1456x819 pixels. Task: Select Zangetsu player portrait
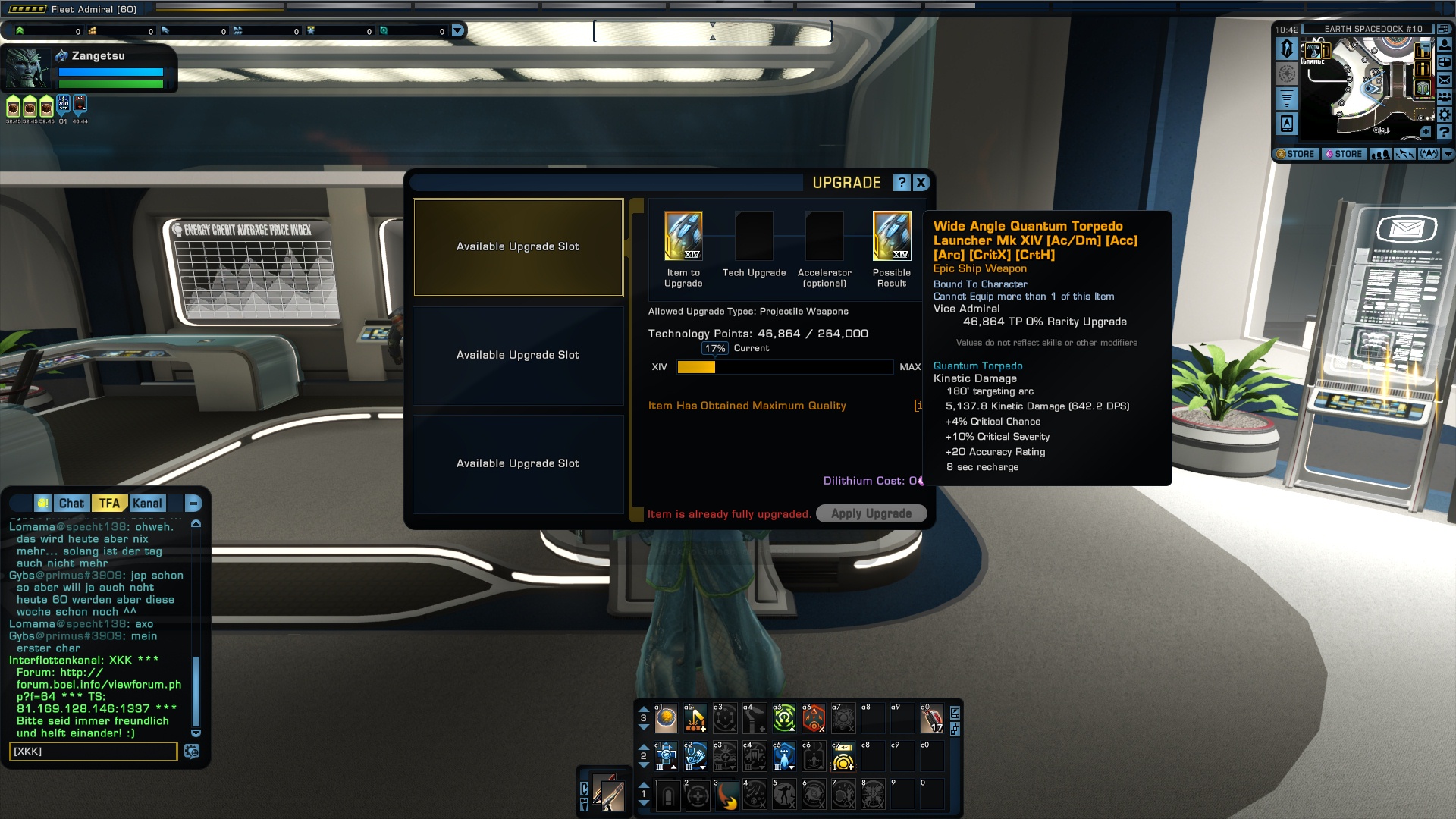click(x=27, y=69)
